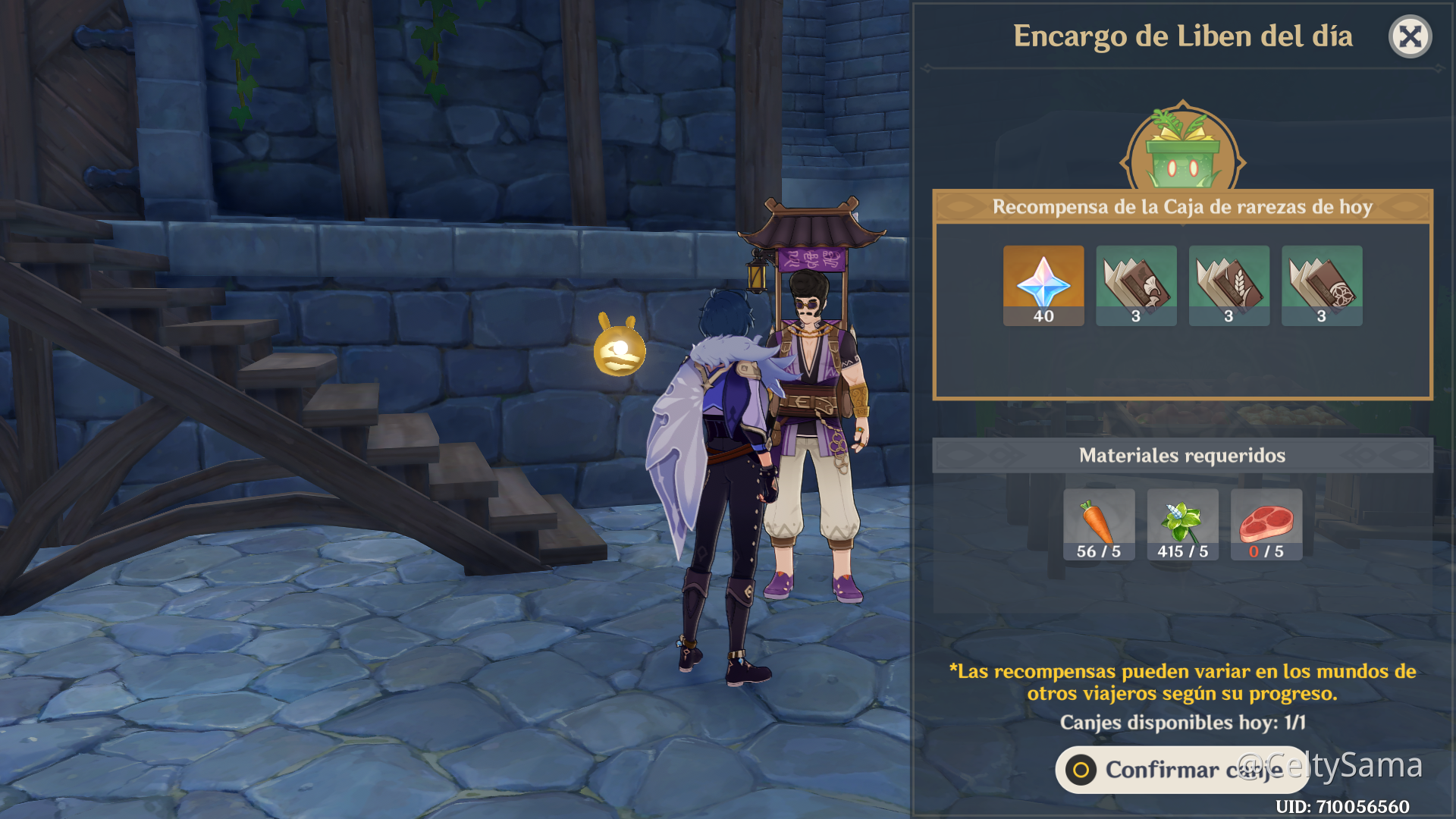View the mint required material
1456x819 pixels.
(1182, 524)
